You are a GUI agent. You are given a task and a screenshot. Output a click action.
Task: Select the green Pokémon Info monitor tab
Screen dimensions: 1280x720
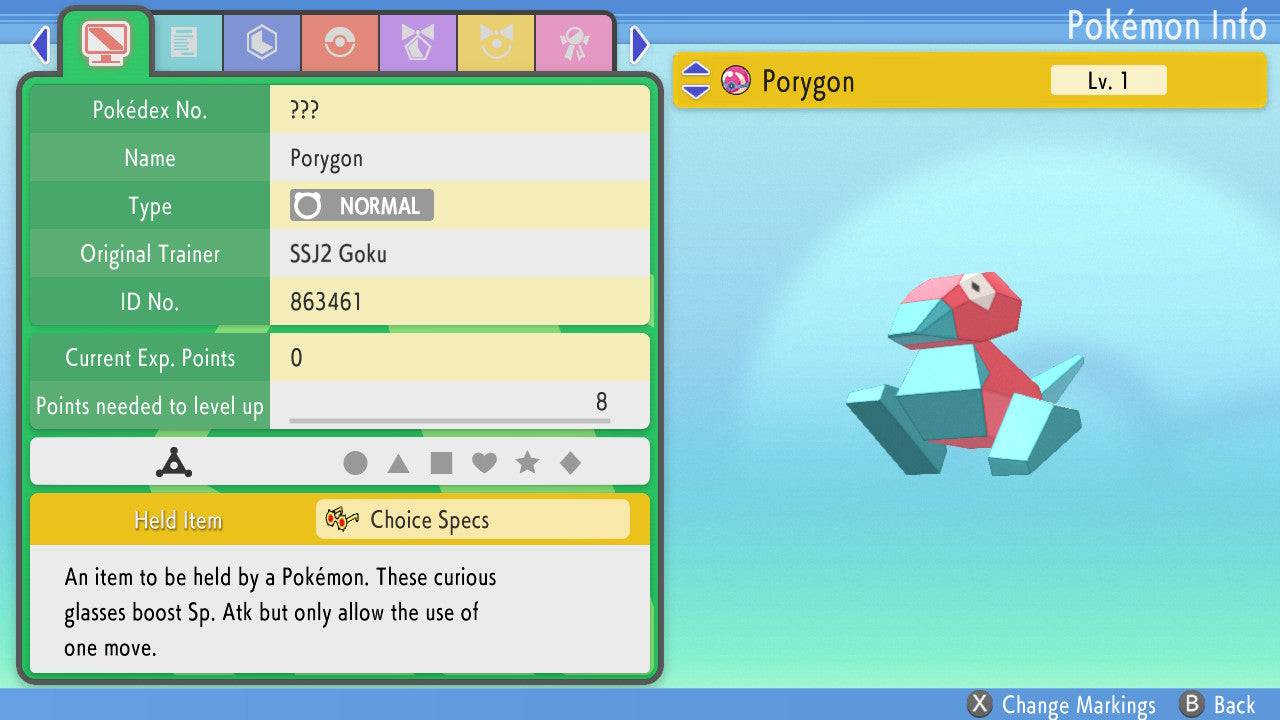pos(105,43)
